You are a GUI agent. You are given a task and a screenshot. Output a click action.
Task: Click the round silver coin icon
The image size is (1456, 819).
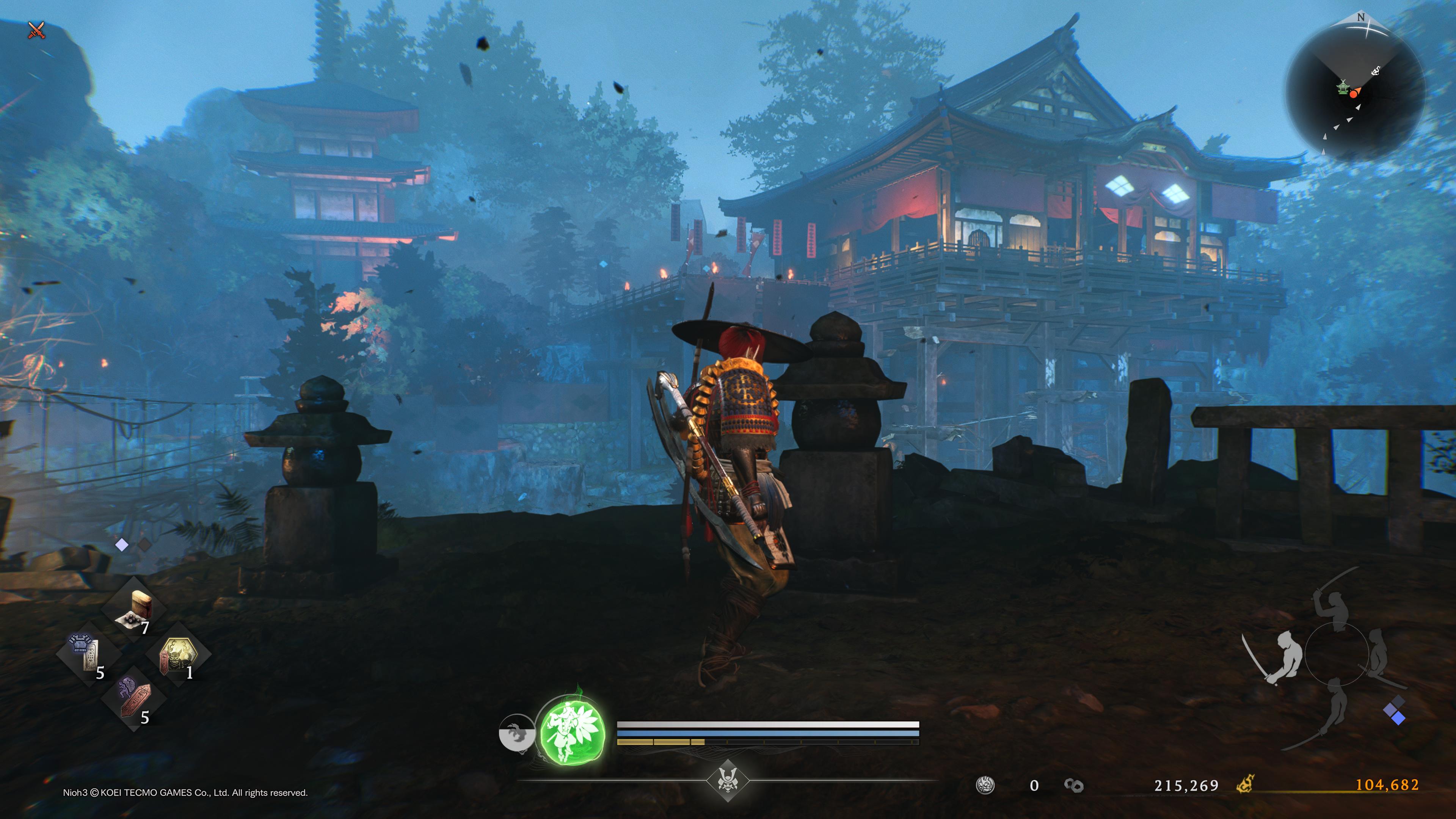coord(985,785)
